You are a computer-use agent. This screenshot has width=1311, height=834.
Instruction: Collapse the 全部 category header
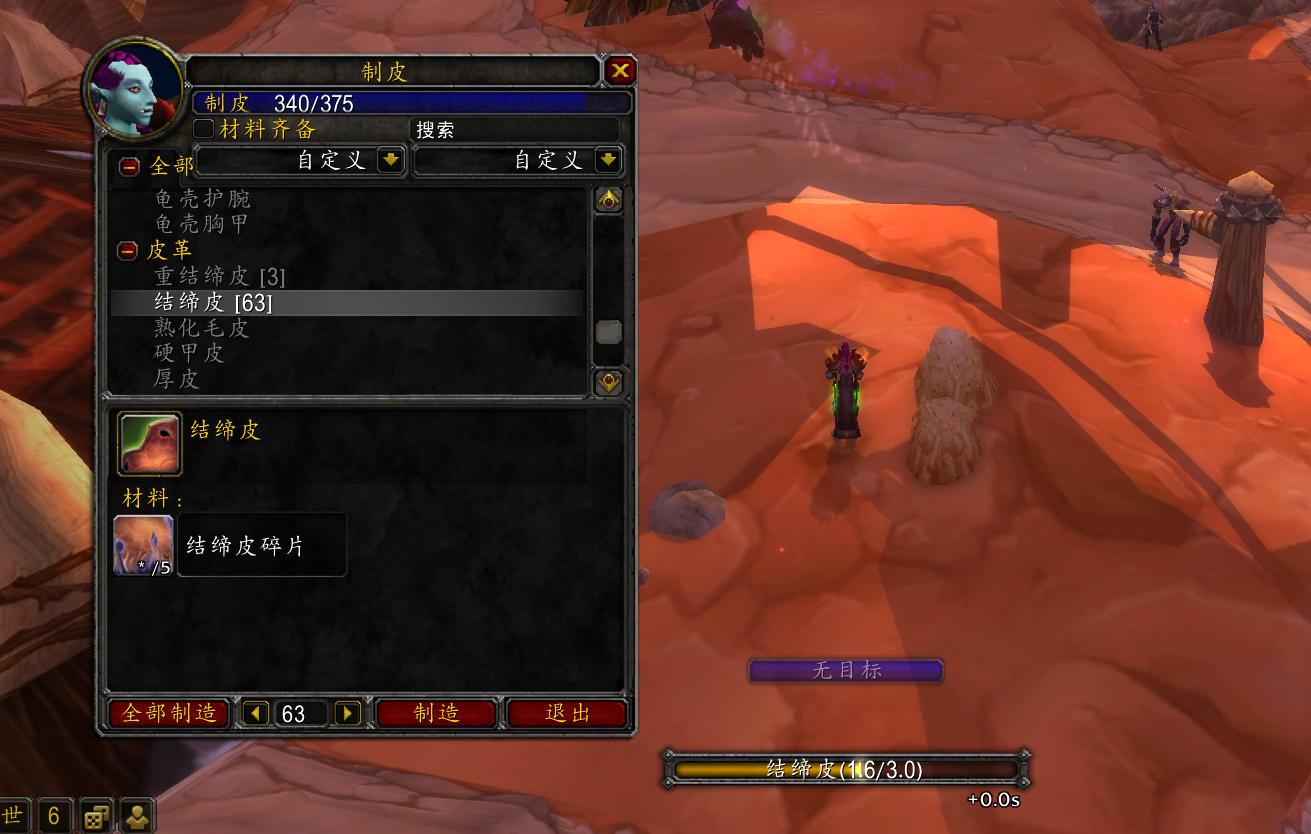129,166
